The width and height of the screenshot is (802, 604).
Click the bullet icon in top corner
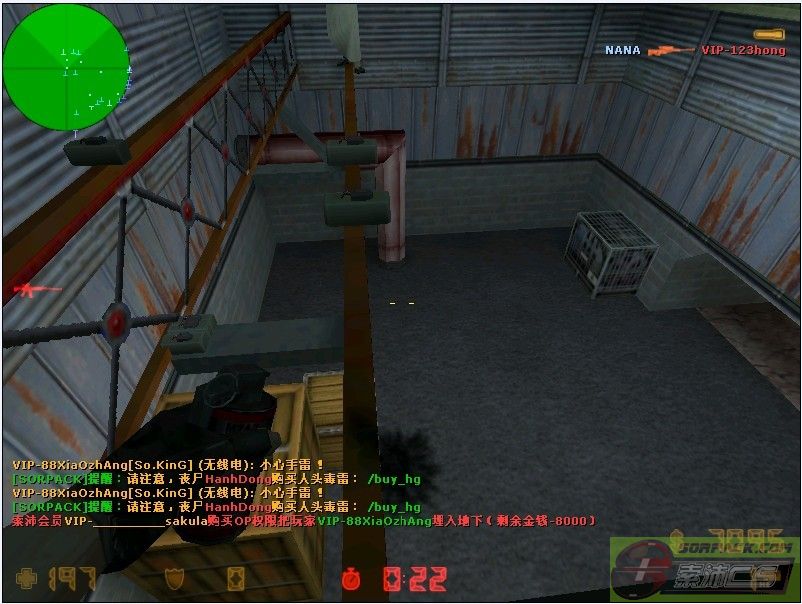(768, 35)
